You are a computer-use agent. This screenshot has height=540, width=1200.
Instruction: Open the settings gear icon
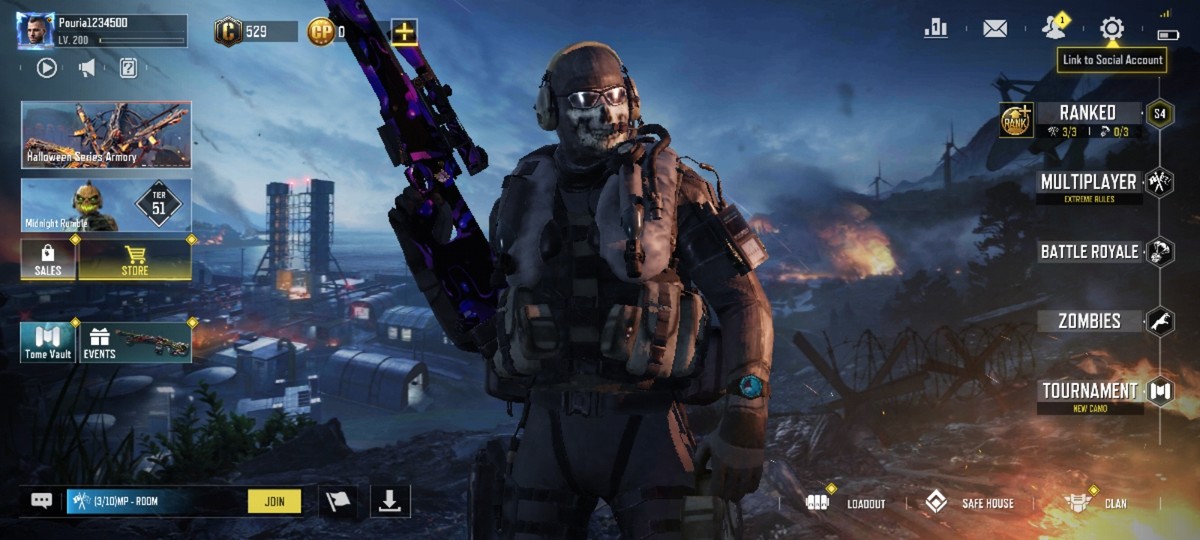[1112, 28]
